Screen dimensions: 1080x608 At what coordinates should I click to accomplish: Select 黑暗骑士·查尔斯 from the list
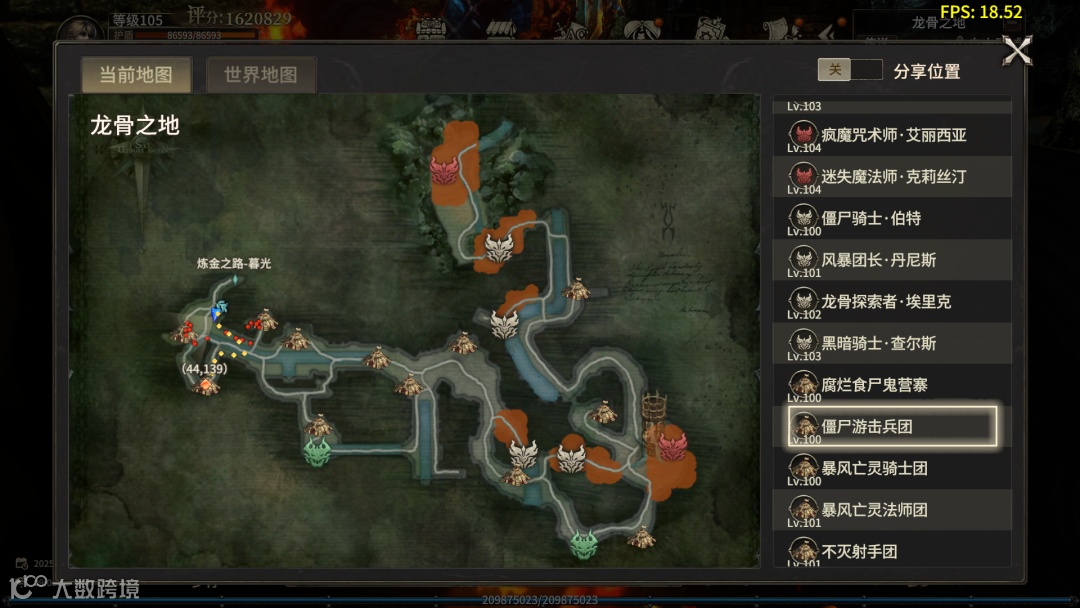tap(893, 343)
